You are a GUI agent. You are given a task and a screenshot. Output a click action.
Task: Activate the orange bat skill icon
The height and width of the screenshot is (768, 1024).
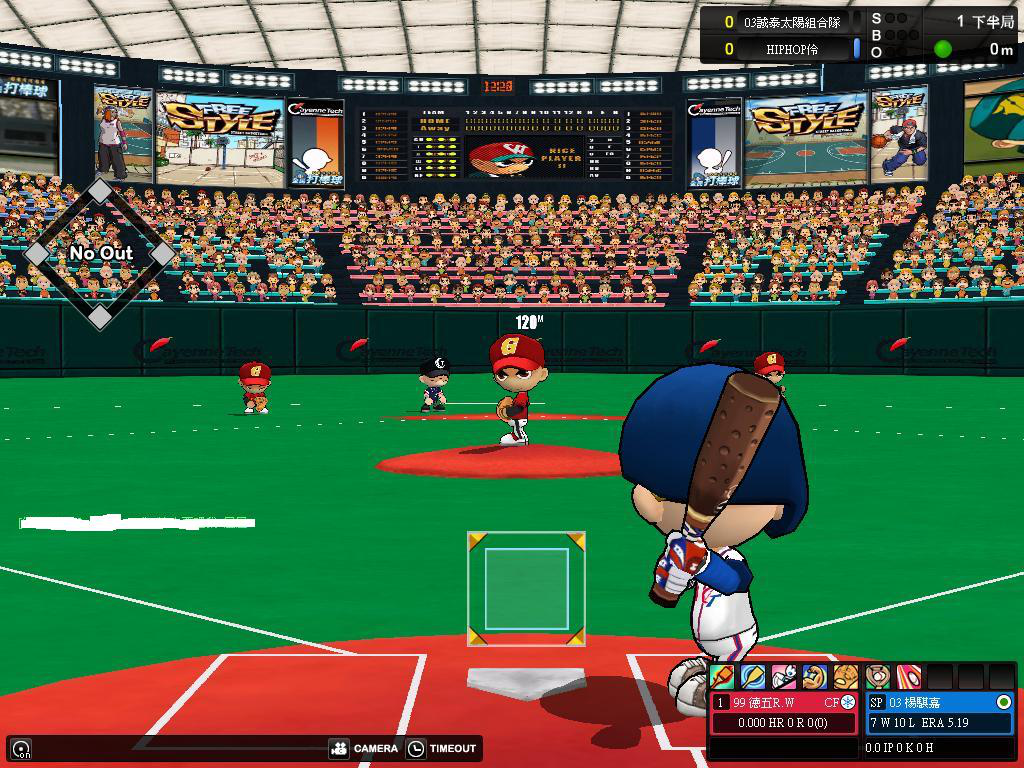(722, 677)
